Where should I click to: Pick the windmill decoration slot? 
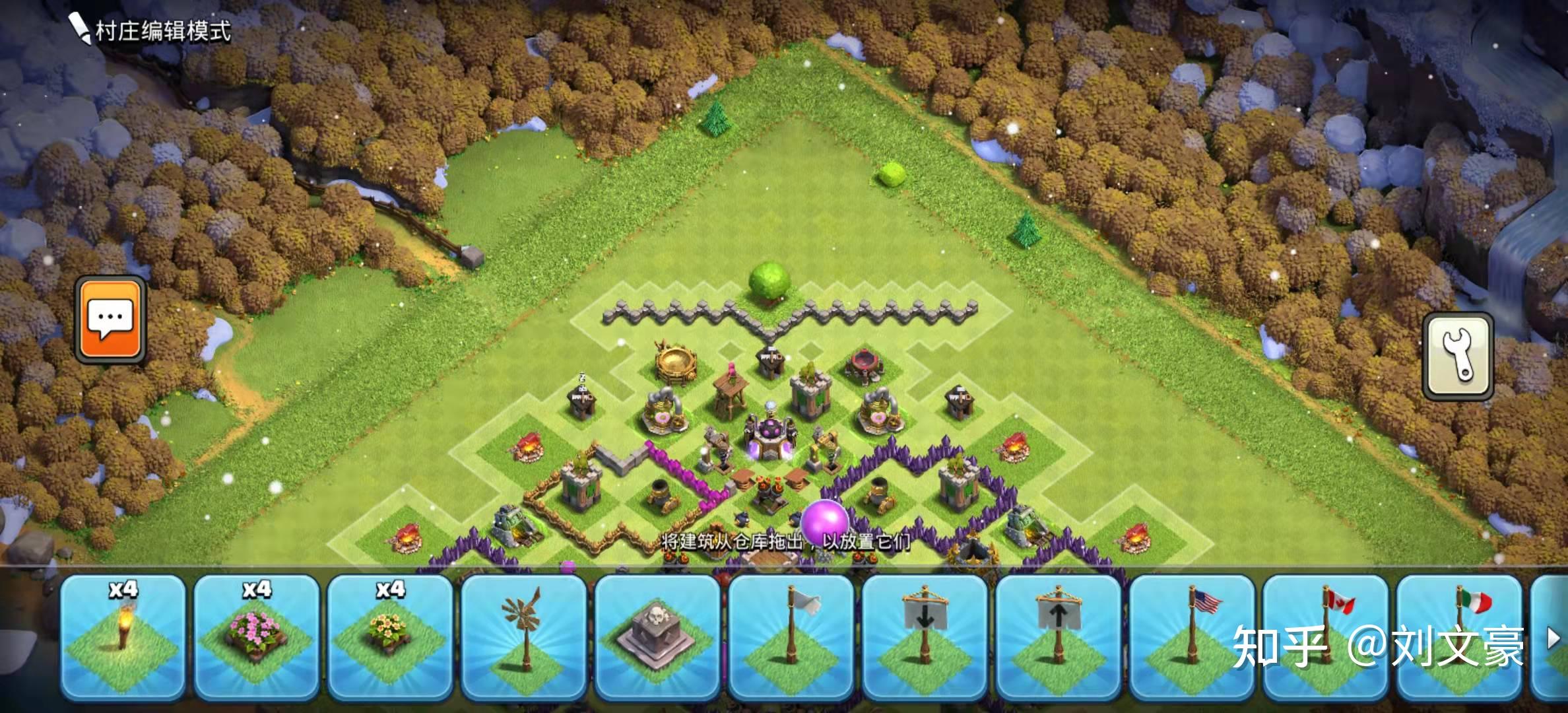524,636
